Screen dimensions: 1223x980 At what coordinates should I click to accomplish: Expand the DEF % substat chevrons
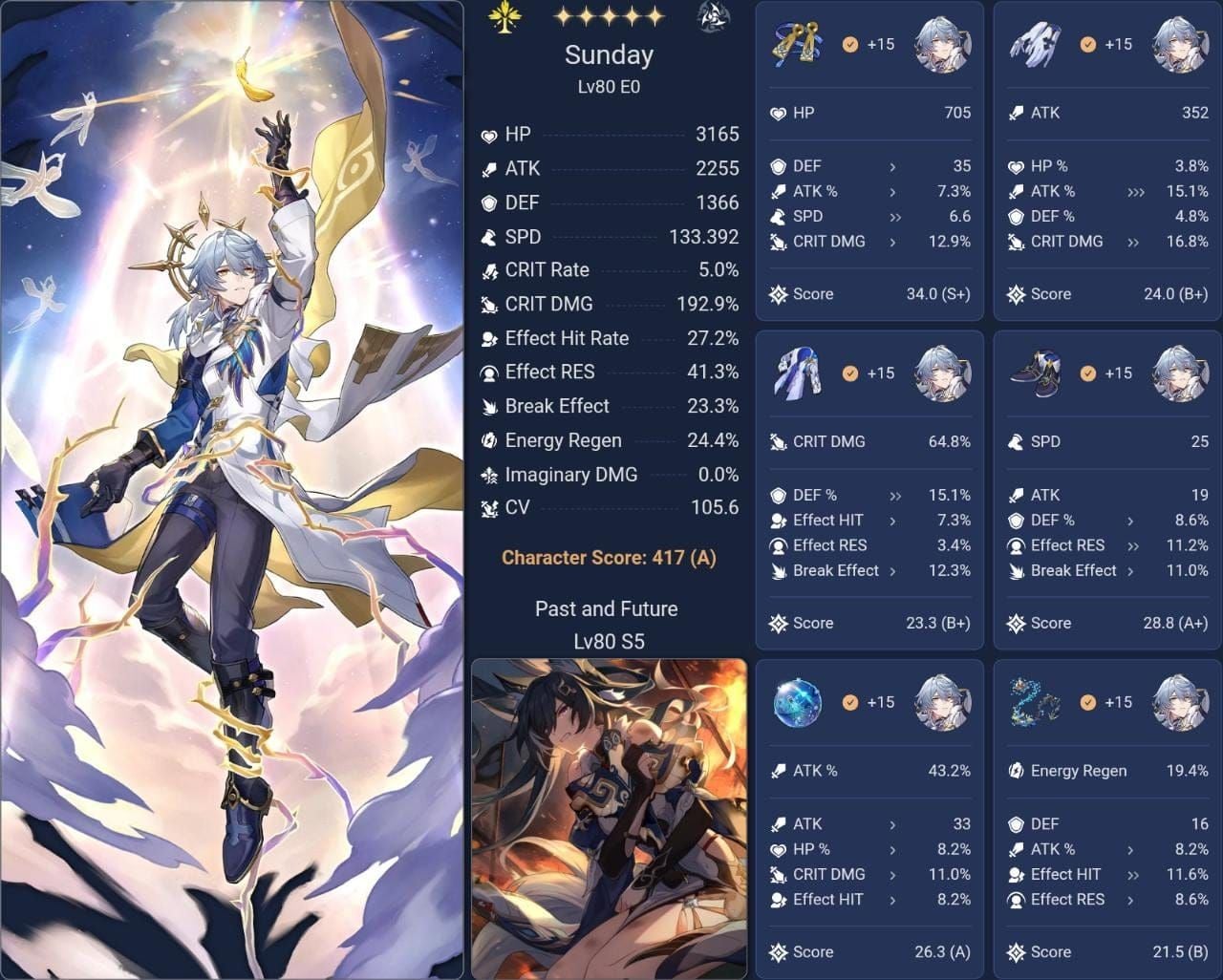[x=892, y=495]
